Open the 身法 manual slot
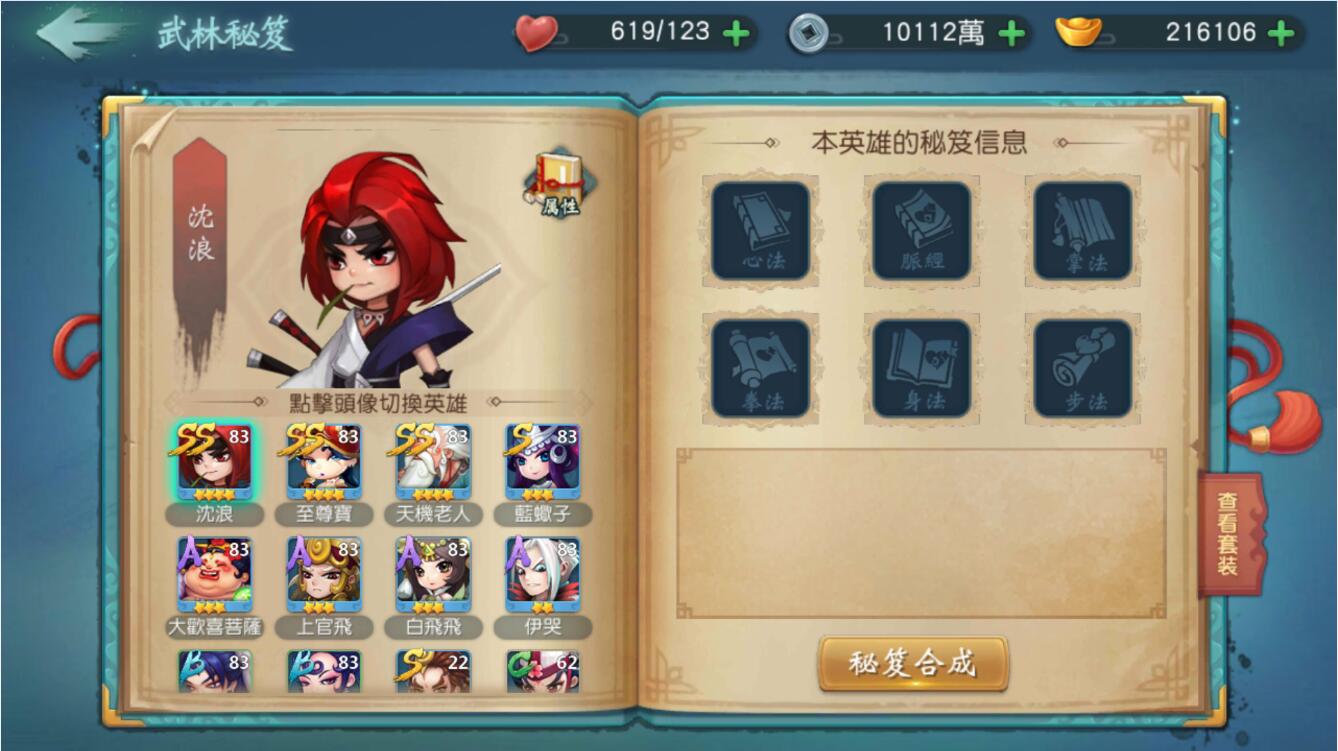This screenshot has height=751, width=1338. pyautogui.click(x=920, y=370)
